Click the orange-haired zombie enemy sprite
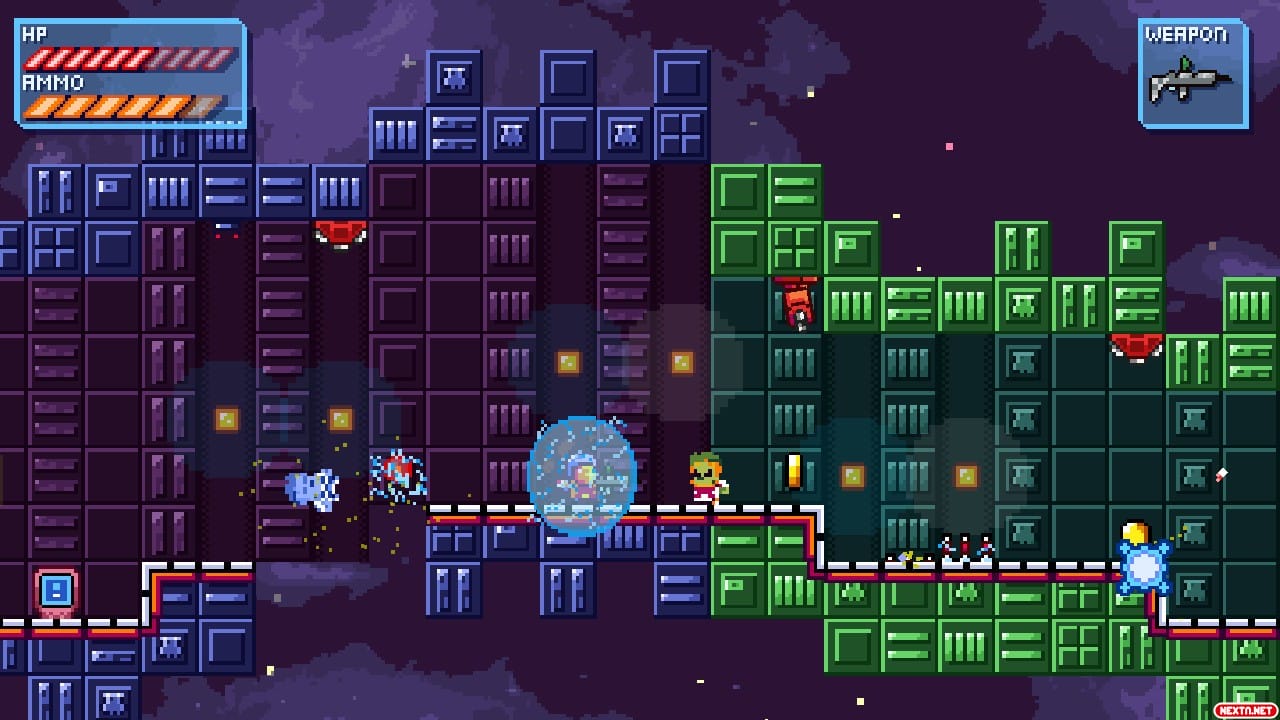This screenshot has width=1280, height=720. (706, 478)
